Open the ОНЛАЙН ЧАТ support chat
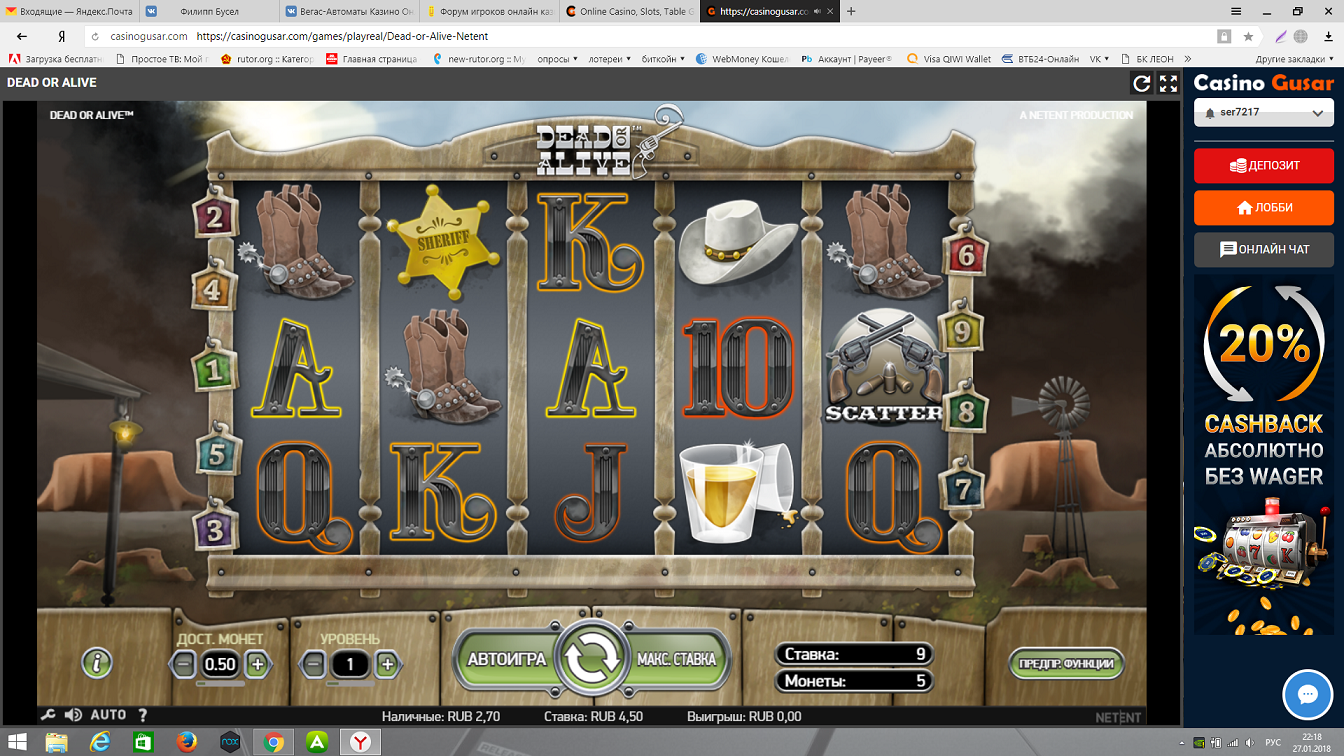The image size is (1344, 756). (1263, 250)
